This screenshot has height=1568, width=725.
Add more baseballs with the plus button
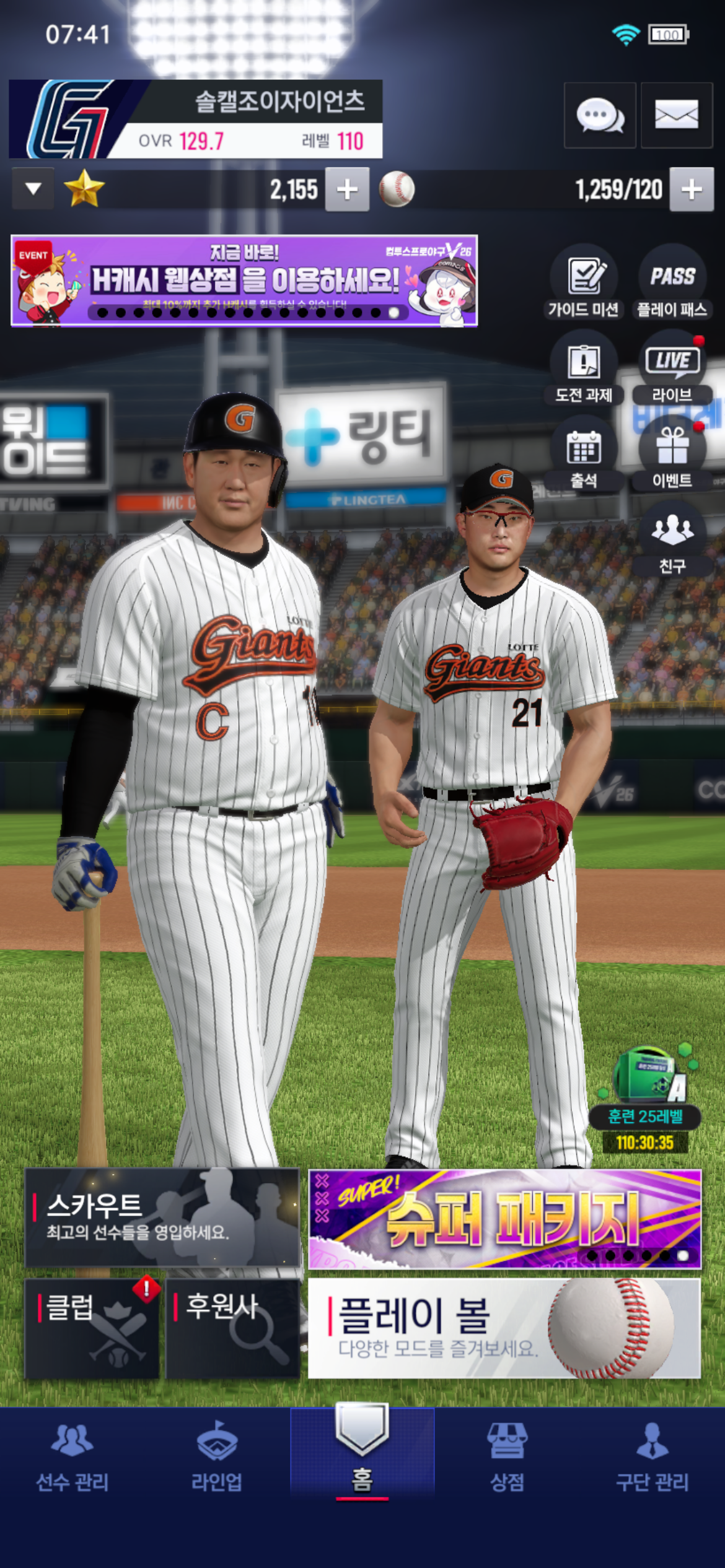(691, 189)
